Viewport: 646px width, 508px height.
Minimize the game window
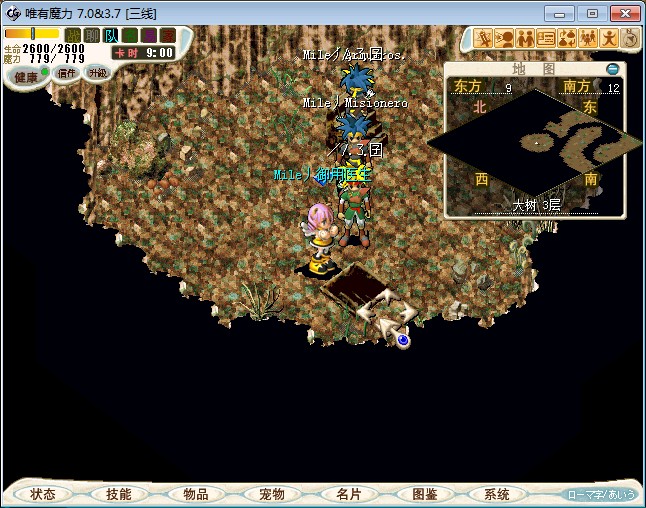click(562, 13)
